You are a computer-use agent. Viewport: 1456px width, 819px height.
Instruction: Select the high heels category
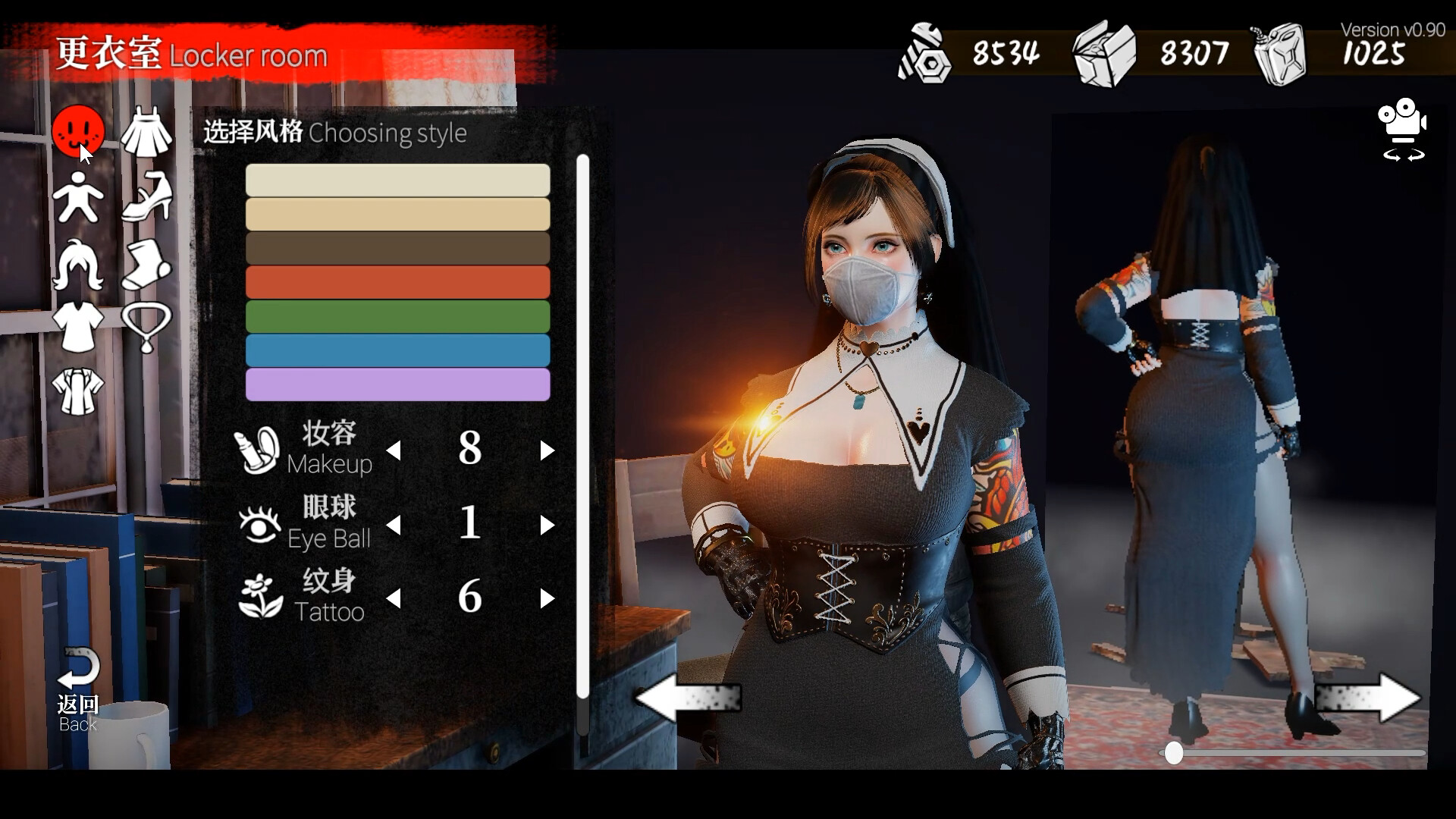click(x=146, y=196)
